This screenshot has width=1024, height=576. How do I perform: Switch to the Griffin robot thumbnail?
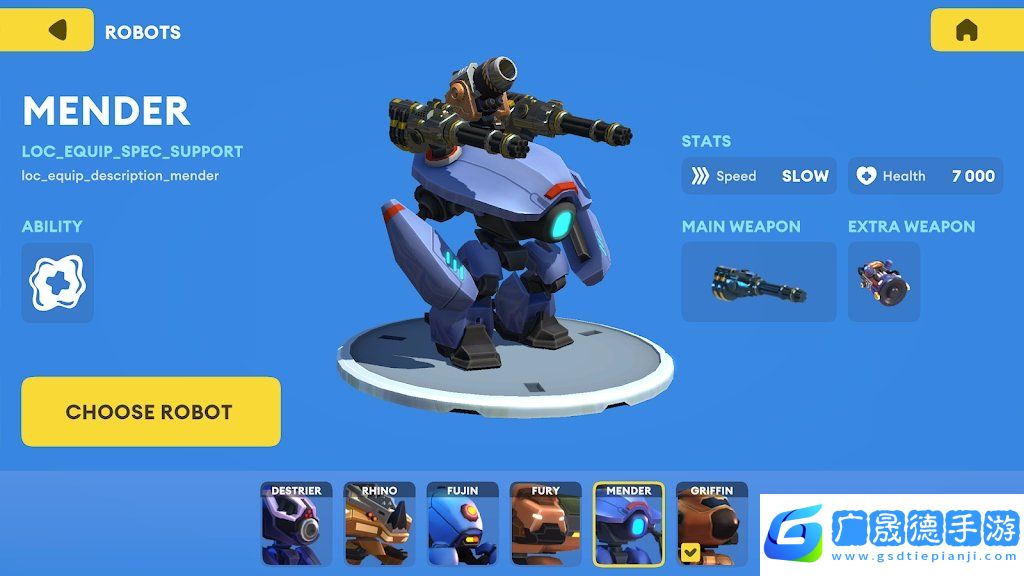click(x=711, y=522)
